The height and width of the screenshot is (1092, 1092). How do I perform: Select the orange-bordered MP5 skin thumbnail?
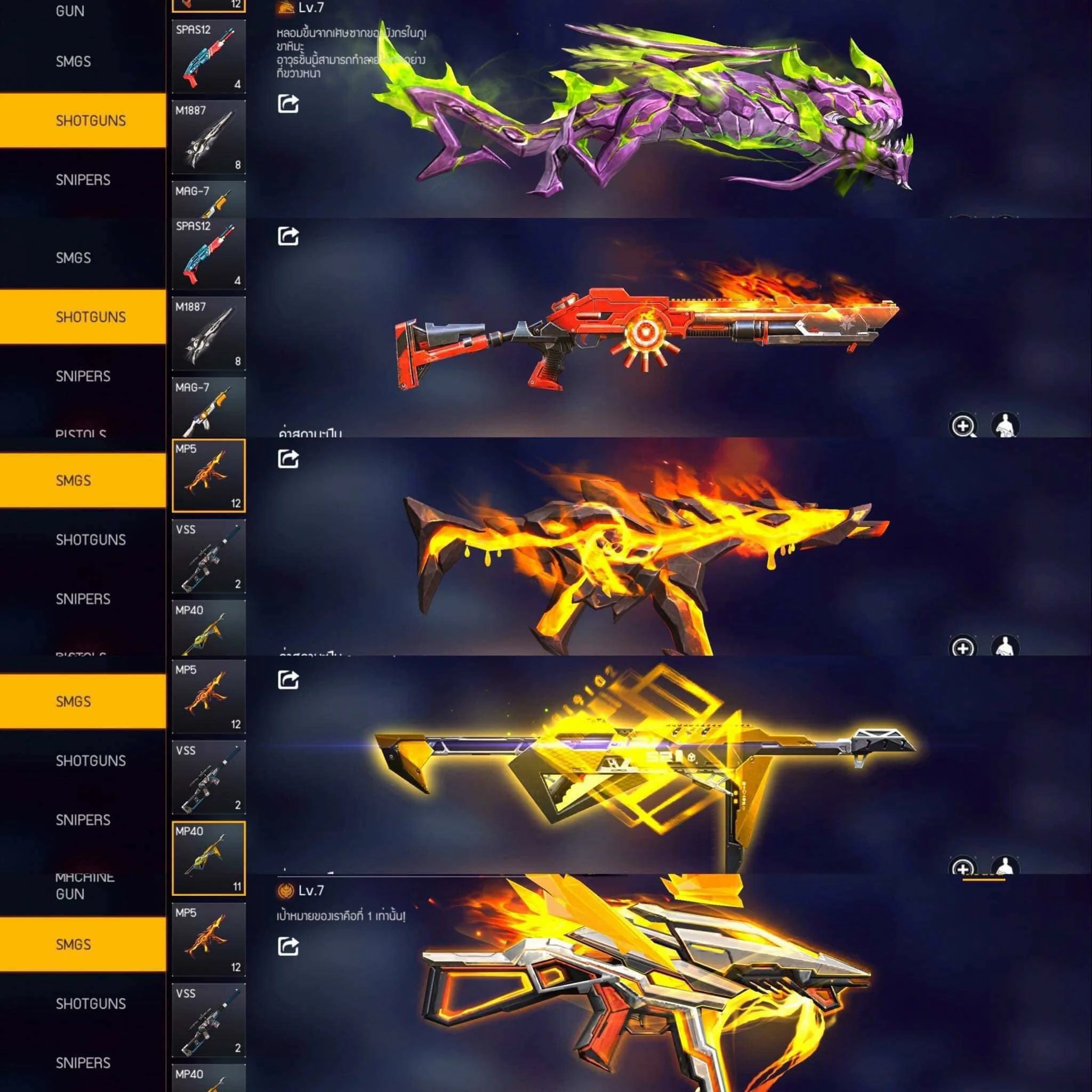click(208, 475)
